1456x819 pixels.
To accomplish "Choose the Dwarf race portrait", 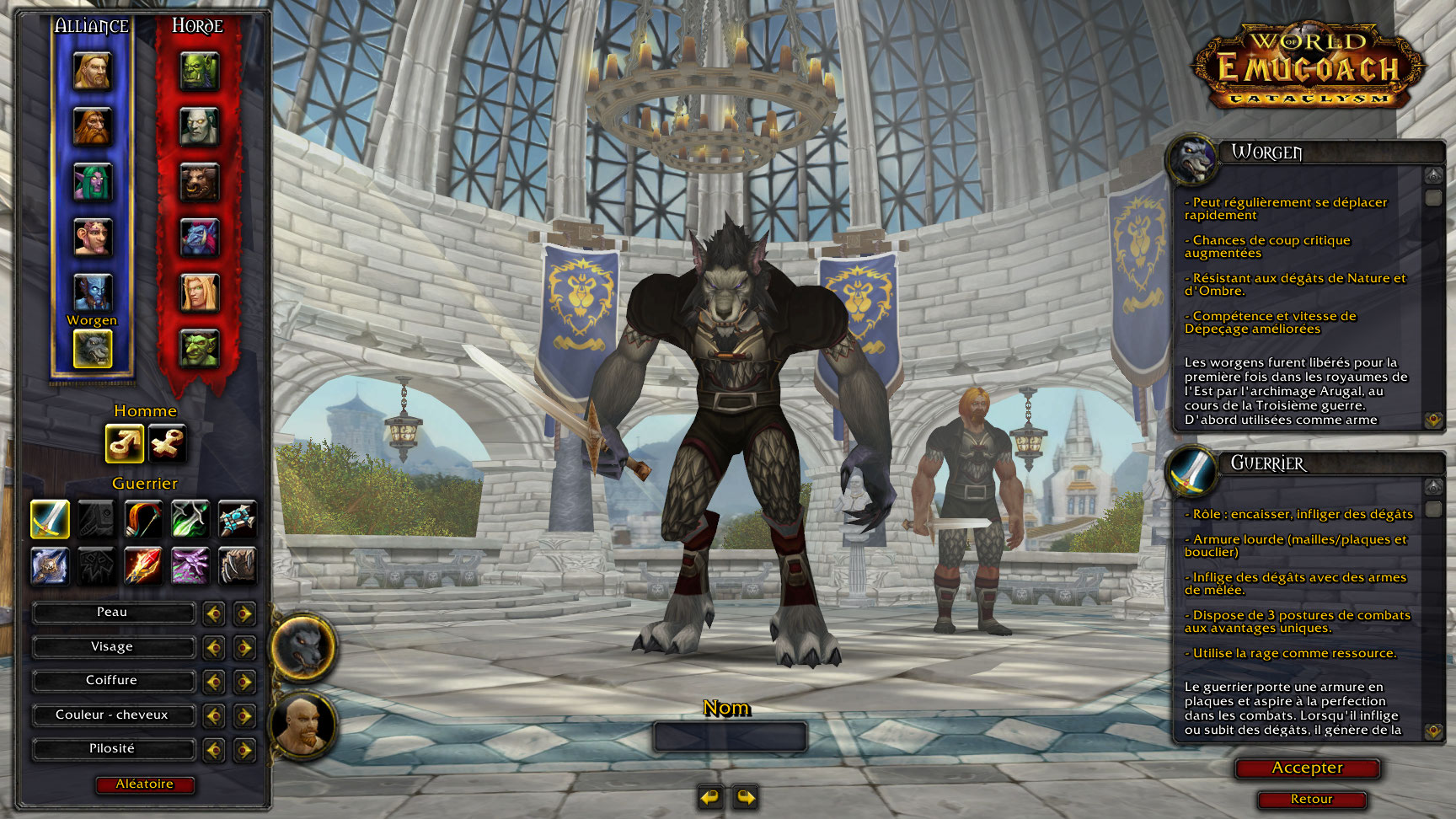I will pyautogui.click(x=92, y=127).
